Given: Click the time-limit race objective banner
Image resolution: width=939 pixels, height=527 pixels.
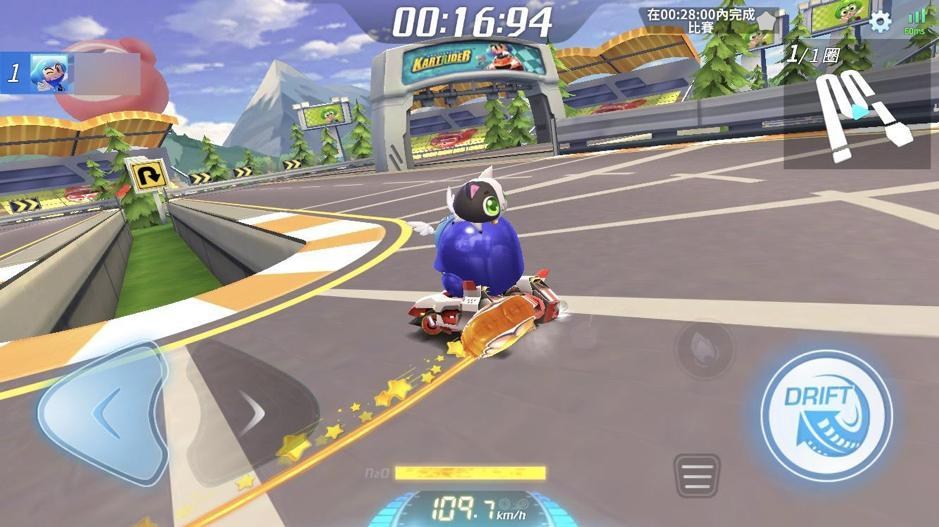Looking at the screenshot, I should [x=700, y=21].
